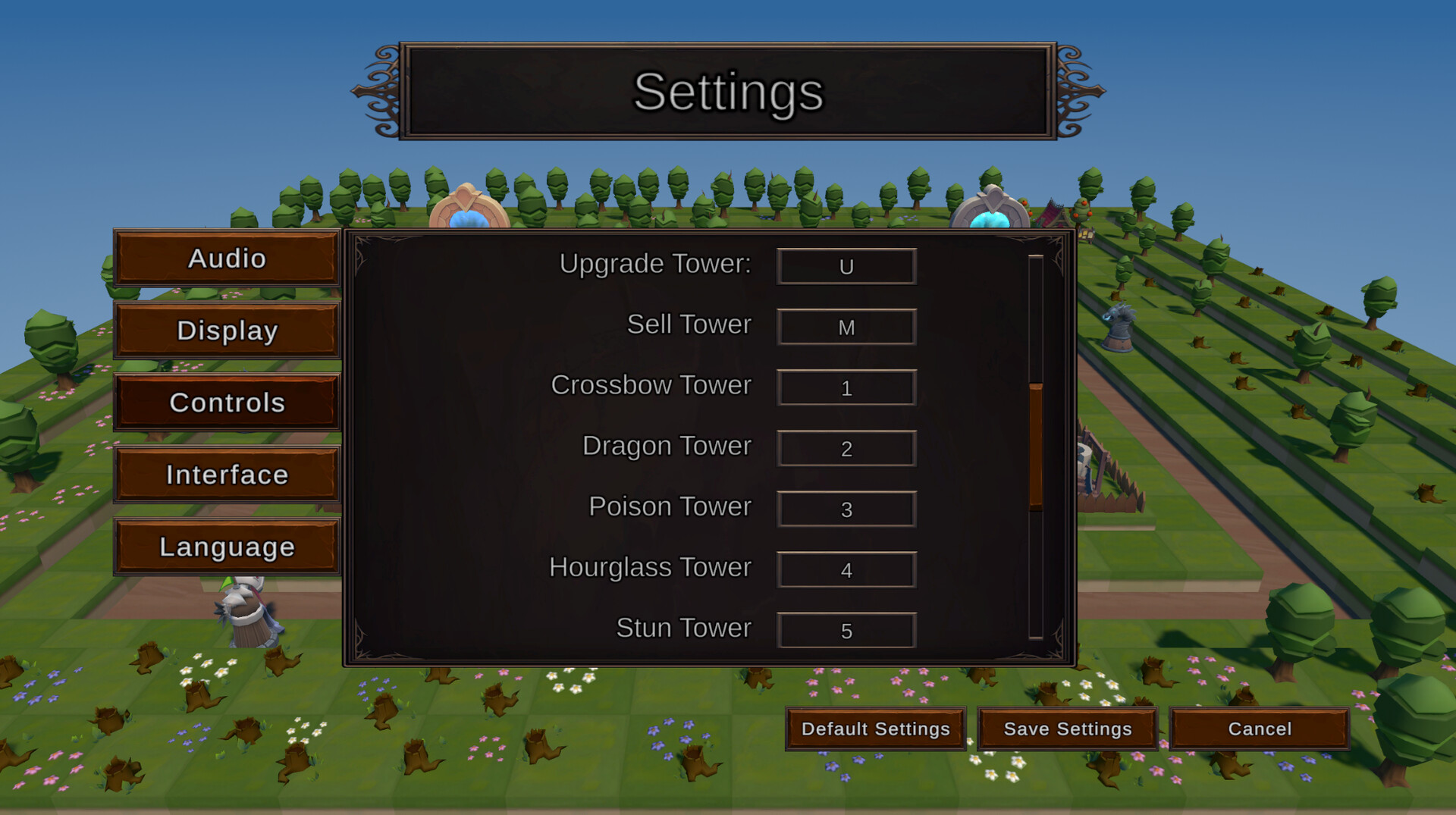This screenshot has width=1456, height=815.
Task: Switch to the Language settings tab
Action: (226, 546)
